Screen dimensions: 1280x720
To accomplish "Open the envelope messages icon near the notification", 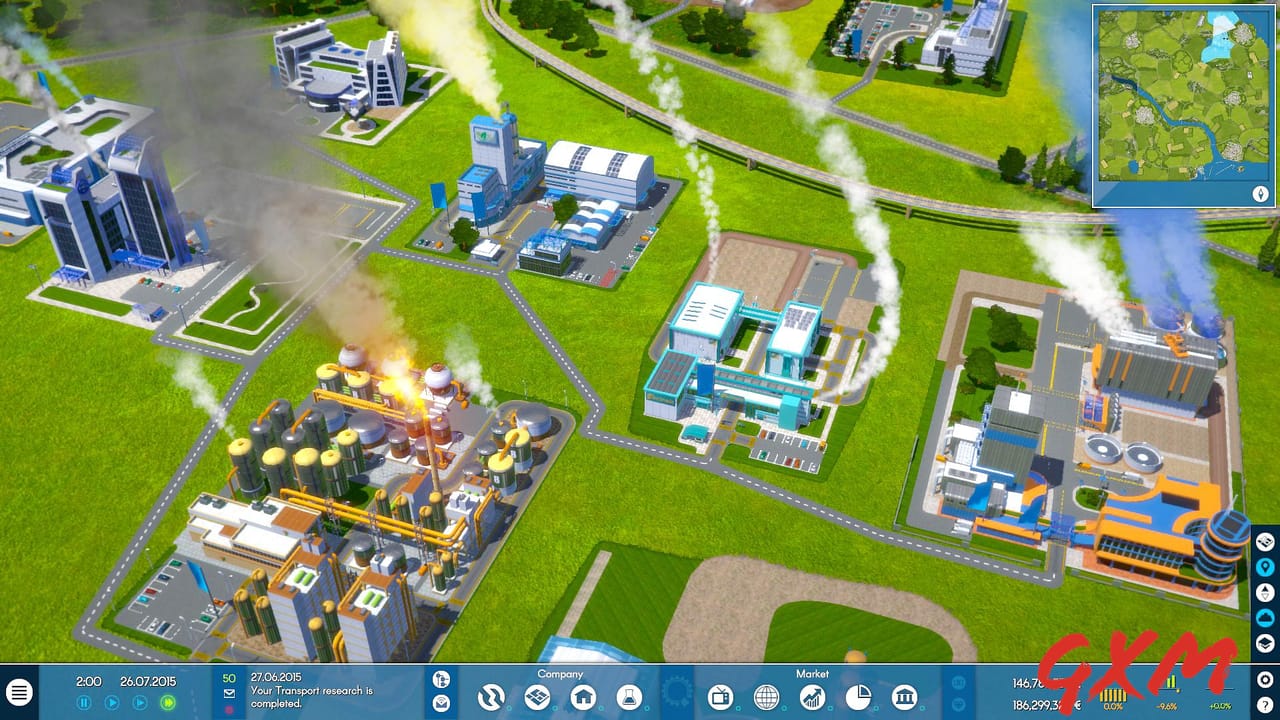I will (x=228, y=693).
